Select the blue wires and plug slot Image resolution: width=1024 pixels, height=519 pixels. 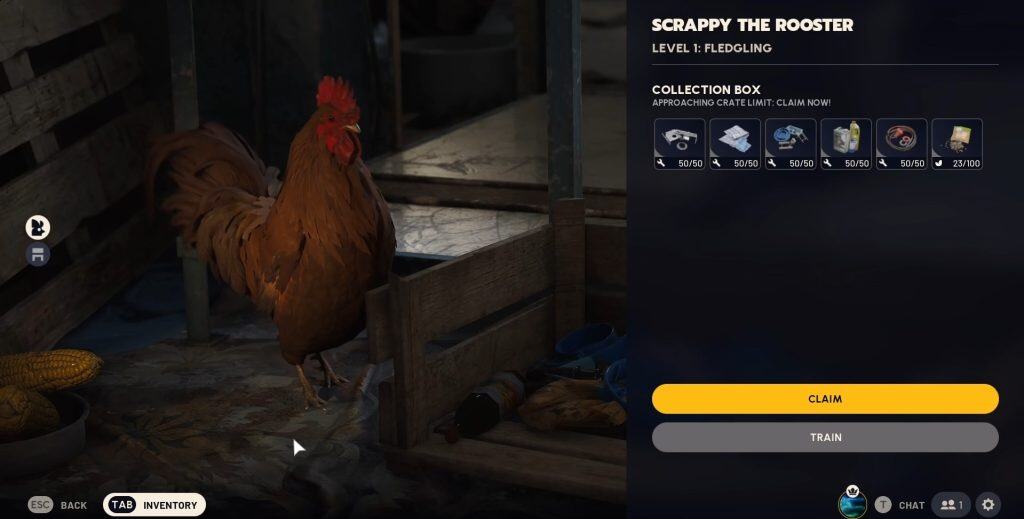coord(791,144)
